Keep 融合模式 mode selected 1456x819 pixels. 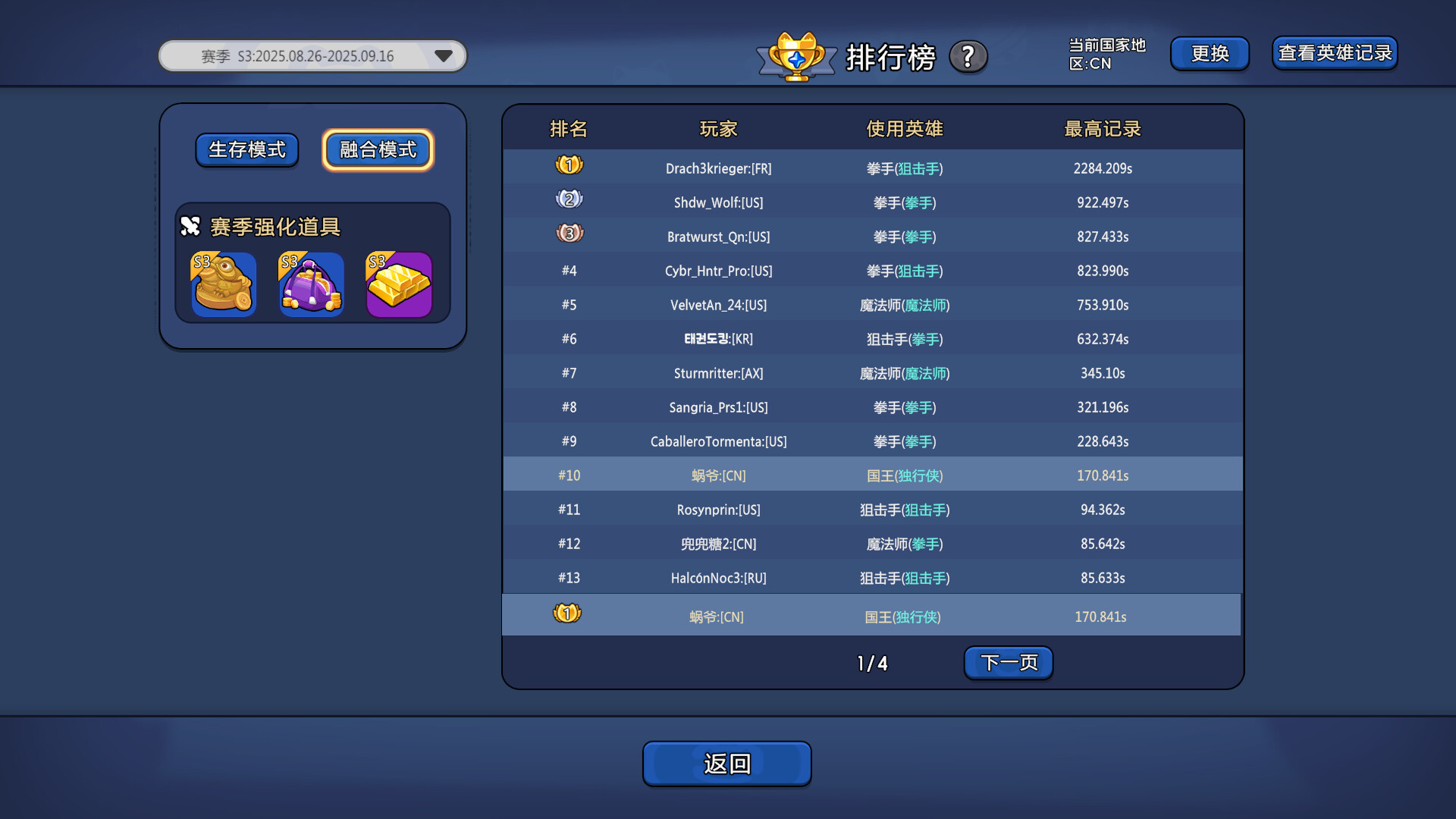377,149
